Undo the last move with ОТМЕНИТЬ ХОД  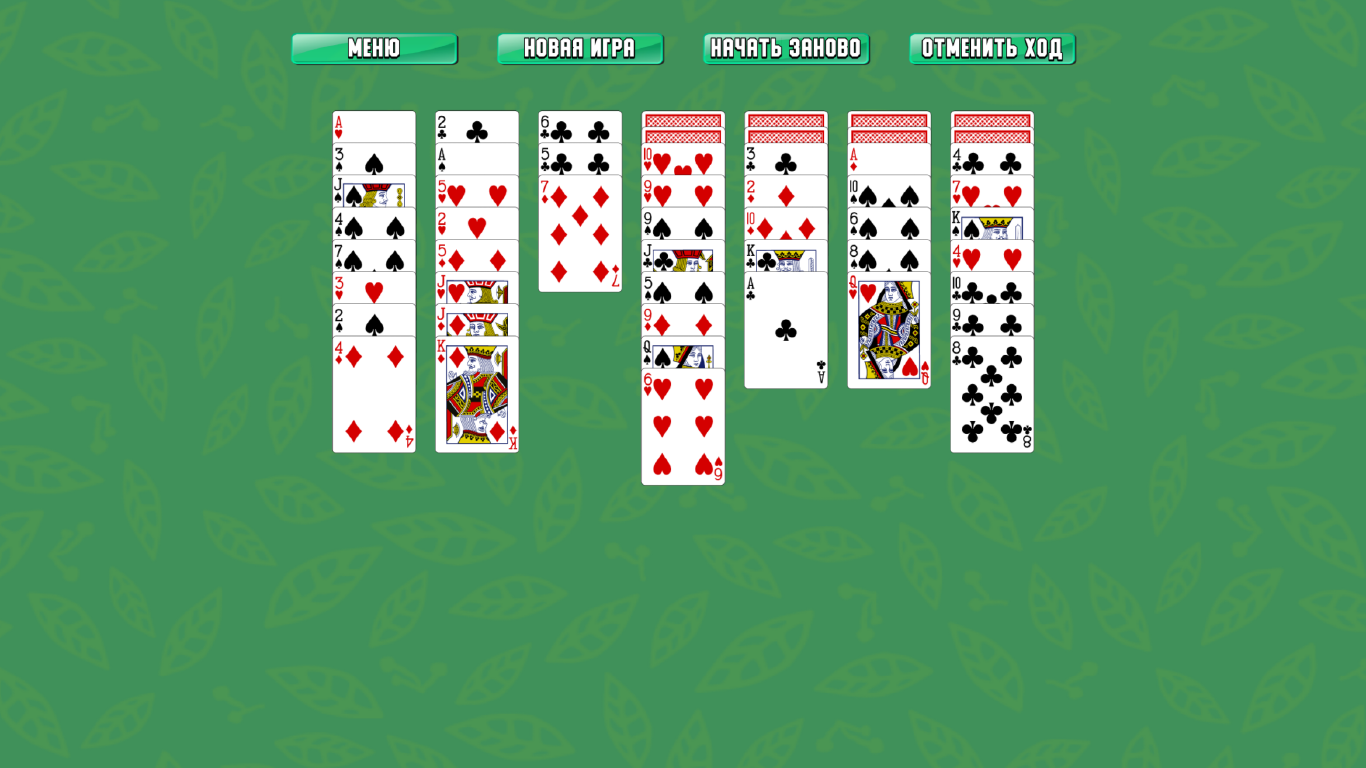[992, 46]
